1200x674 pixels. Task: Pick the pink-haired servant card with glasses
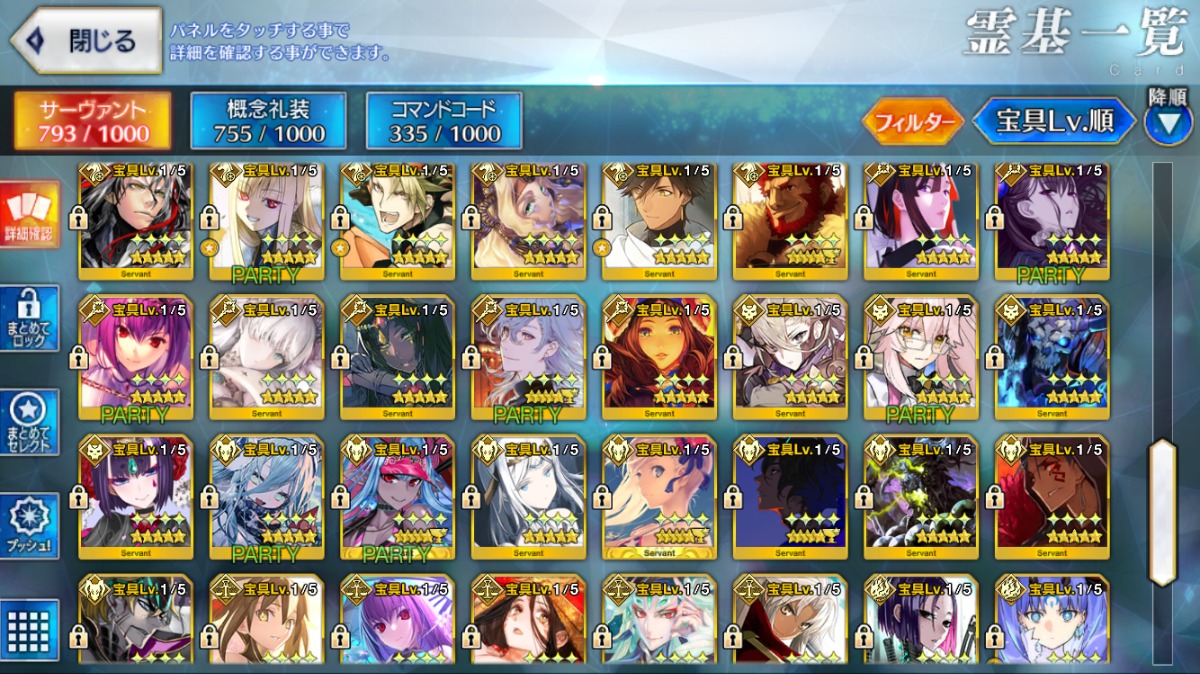(x=920, y=357)
